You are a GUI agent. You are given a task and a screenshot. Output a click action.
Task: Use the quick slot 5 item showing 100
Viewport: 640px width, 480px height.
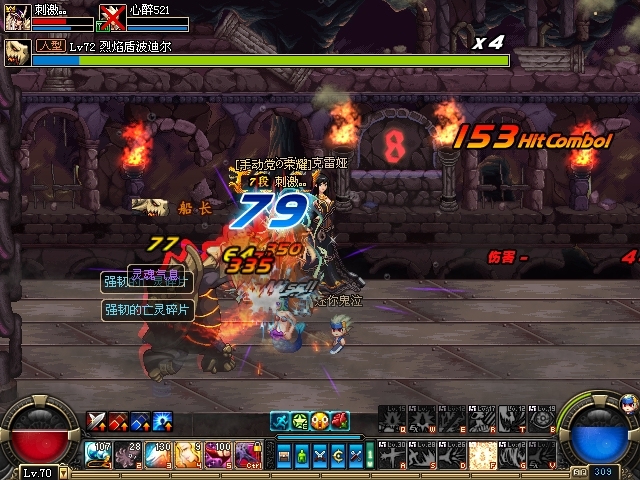[218, 455]
